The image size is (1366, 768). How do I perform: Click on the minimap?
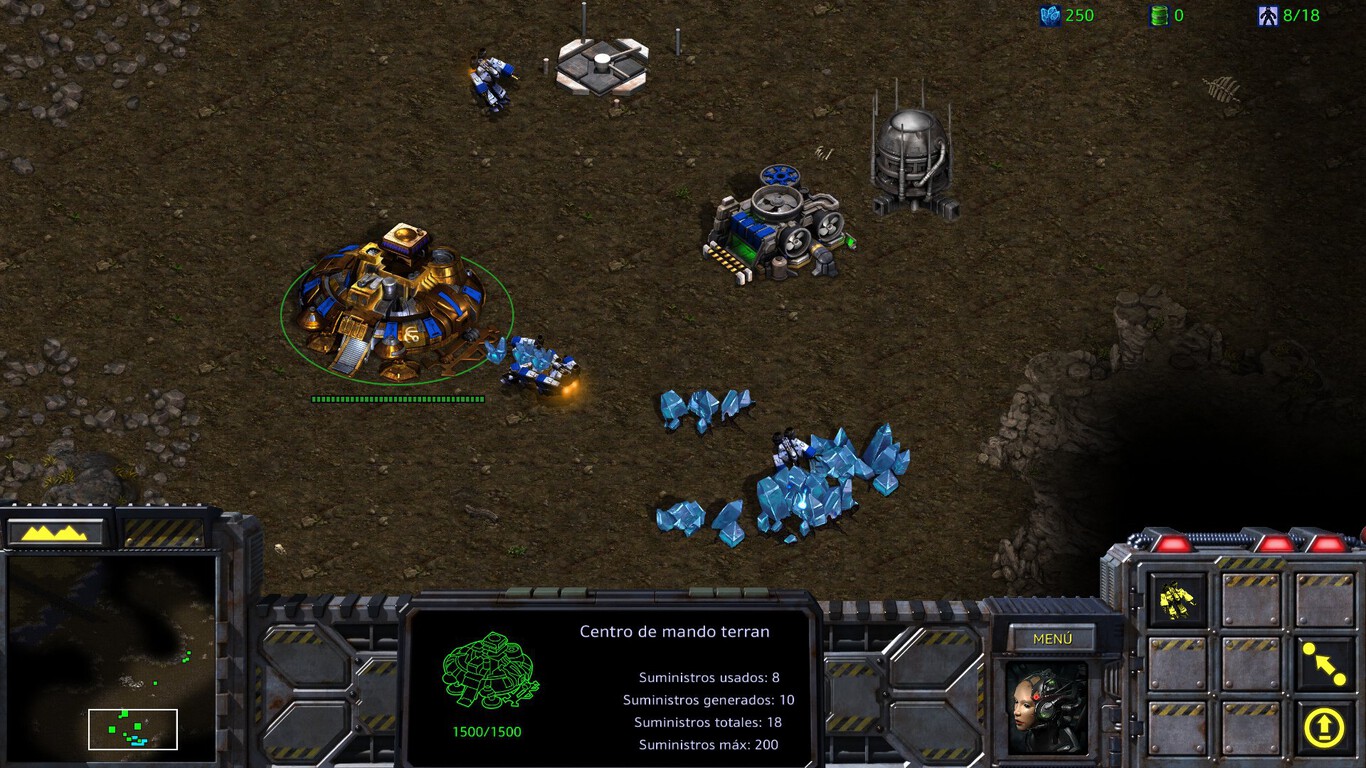pos(111,656)
